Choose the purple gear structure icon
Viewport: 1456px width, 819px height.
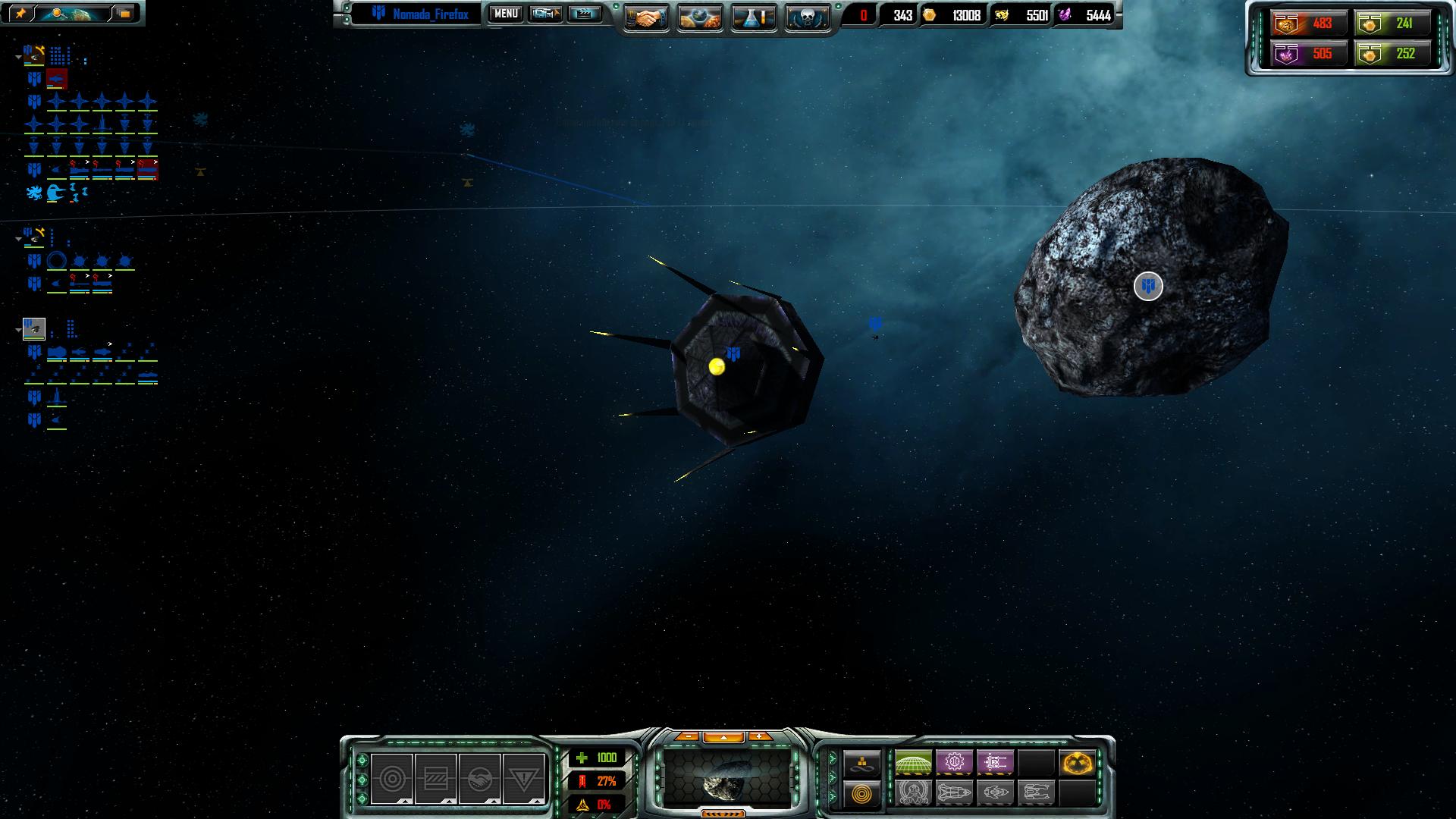(x=954, y=762)
